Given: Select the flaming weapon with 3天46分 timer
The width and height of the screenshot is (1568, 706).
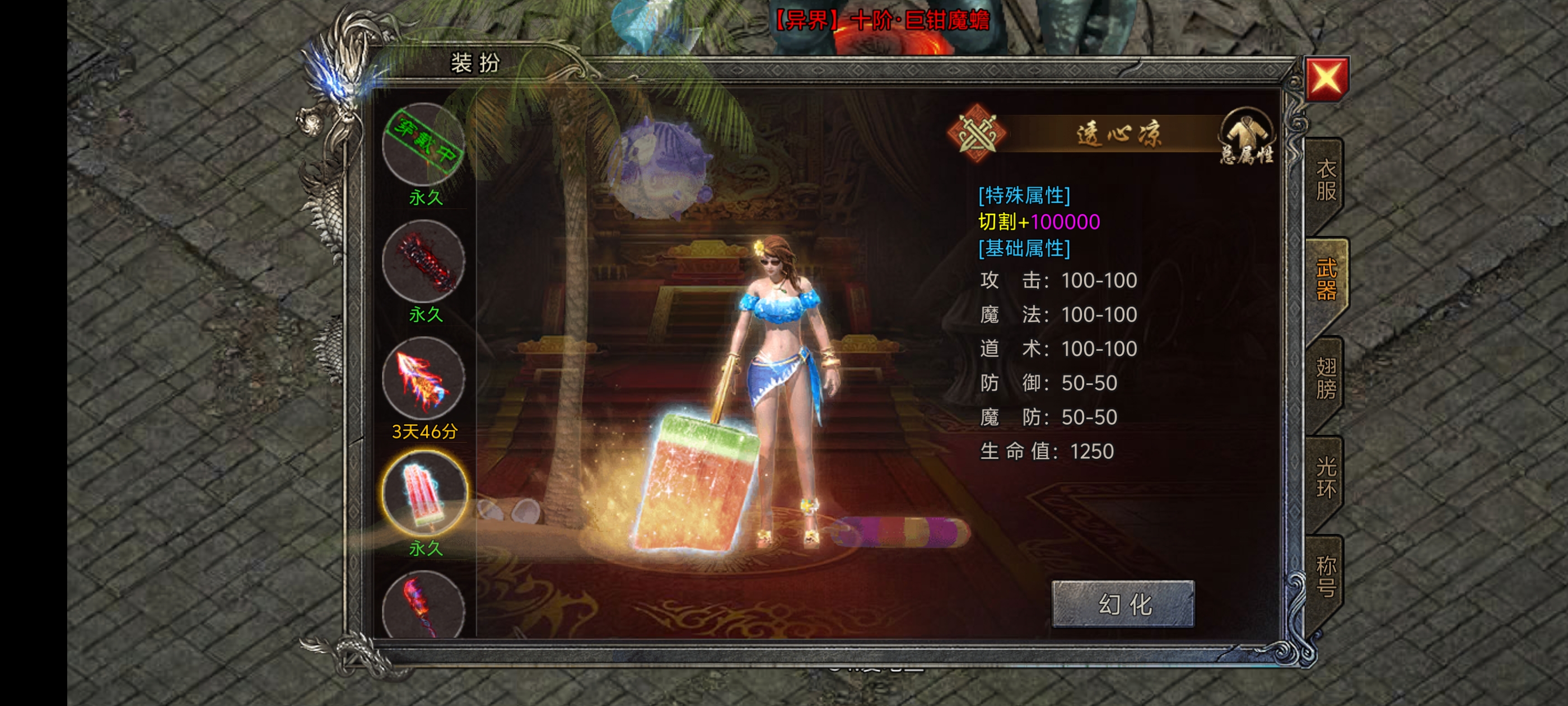Looking at the screenshot, I should (x=424, y=378).
